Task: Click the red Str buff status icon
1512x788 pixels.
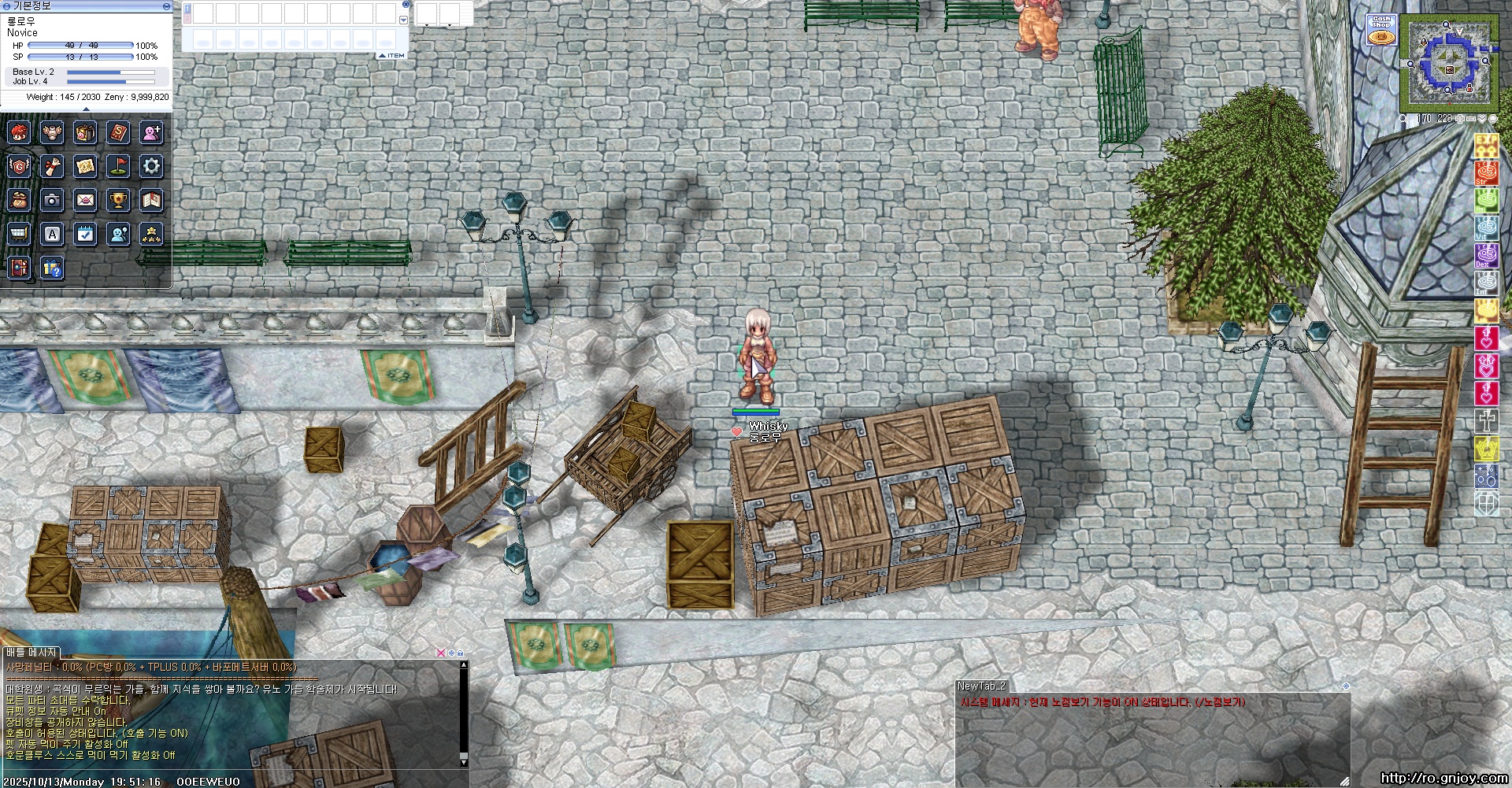Action: tap(1485, 172)
